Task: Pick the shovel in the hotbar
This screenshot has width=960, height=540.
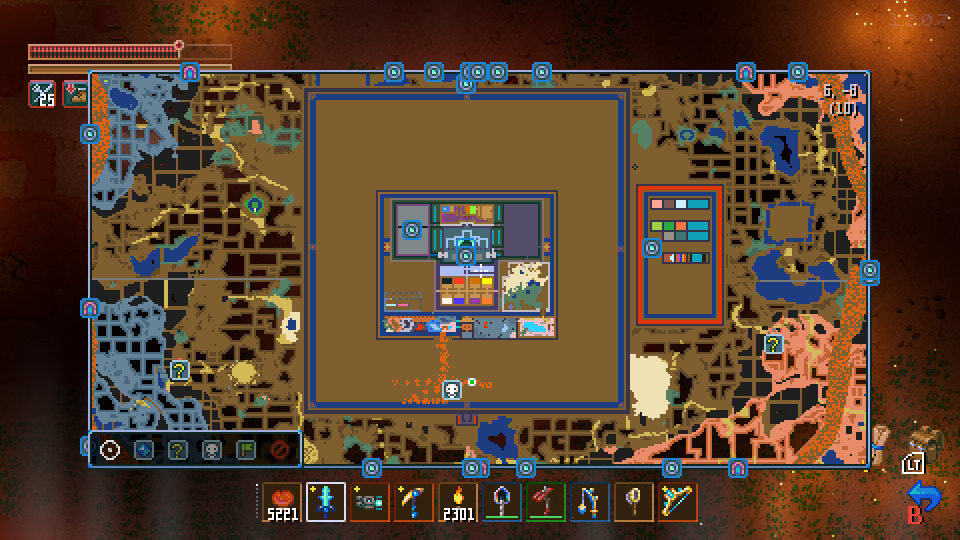Action: click(502, 502)
